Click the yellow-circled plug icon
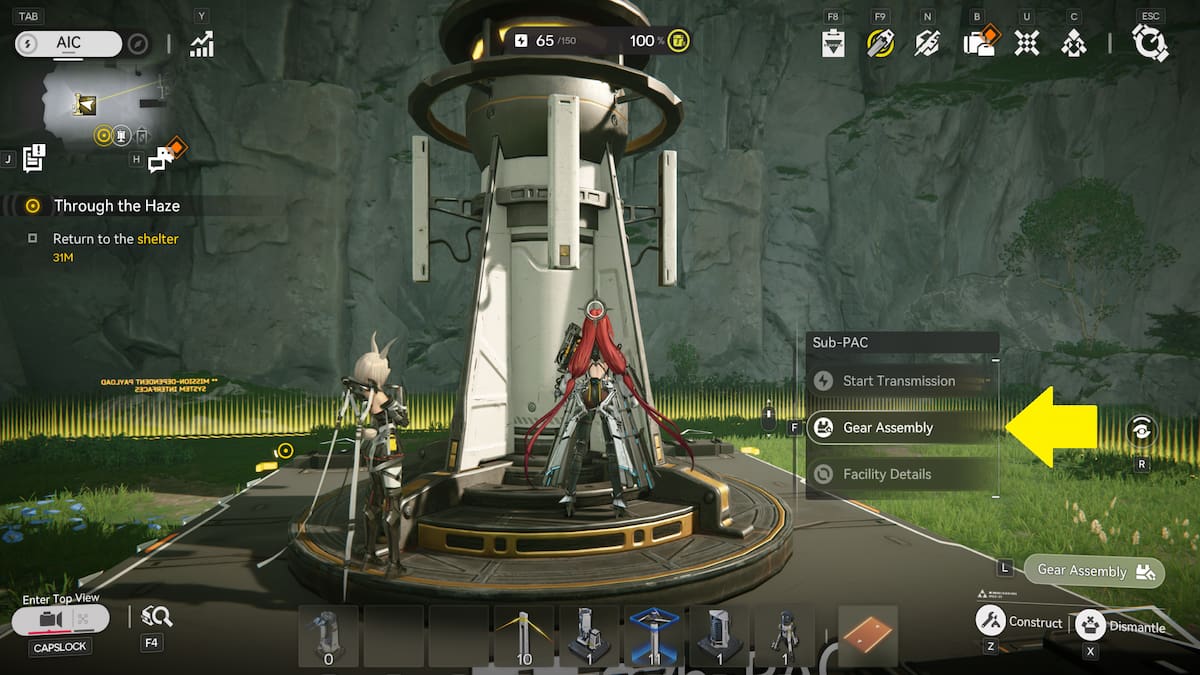This screenshot has width=1200, height=675. coord(880,43)
